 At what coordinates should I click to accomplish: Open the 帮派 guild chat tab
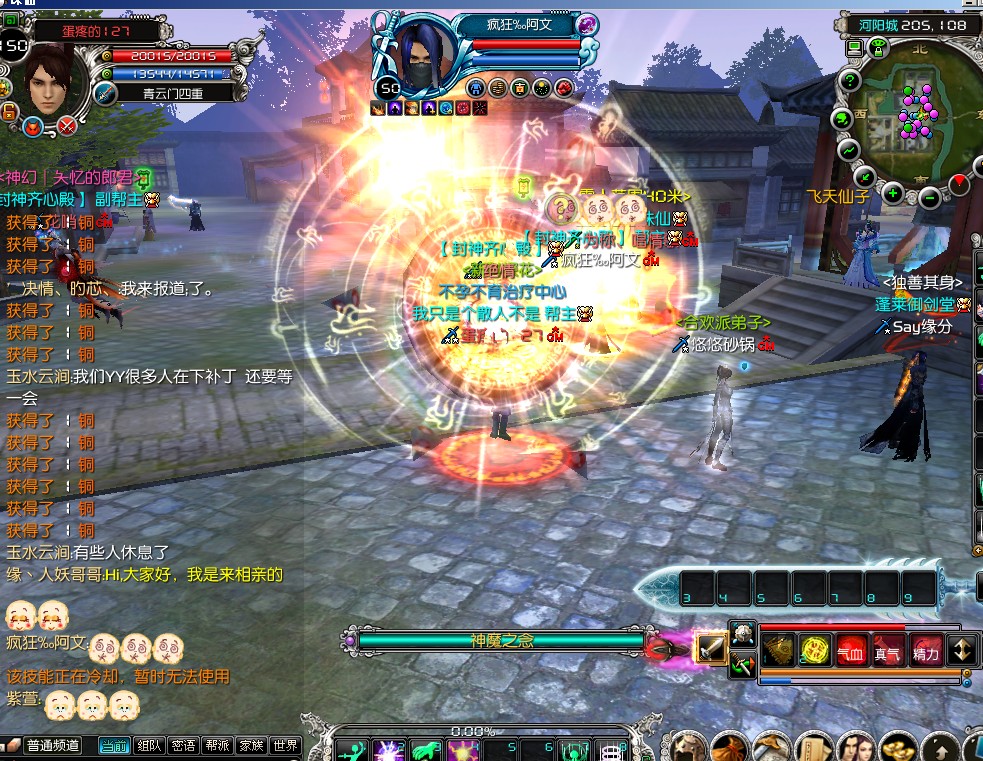217,745
